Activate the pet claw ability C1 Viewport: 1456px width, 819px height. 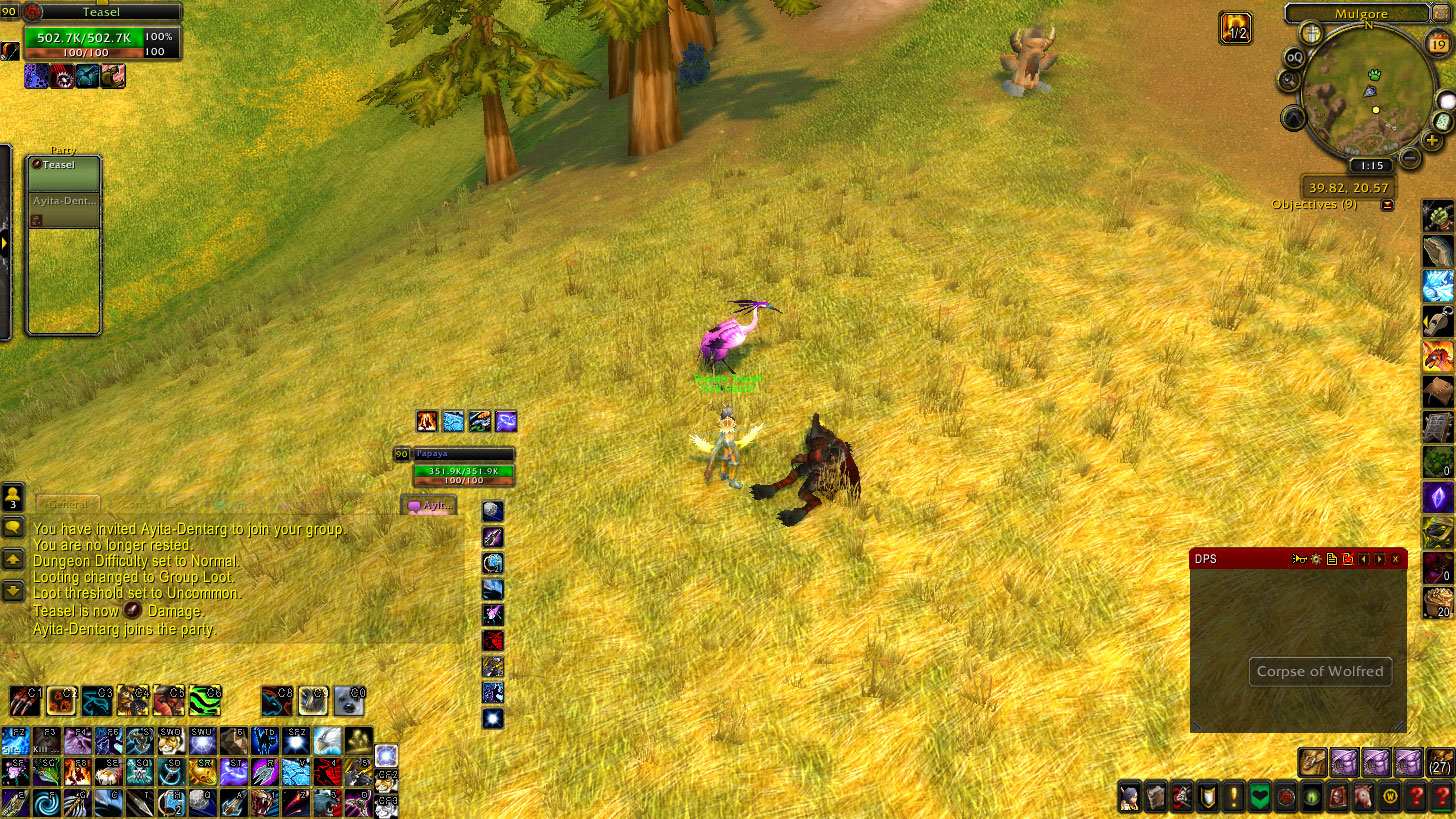25,701
